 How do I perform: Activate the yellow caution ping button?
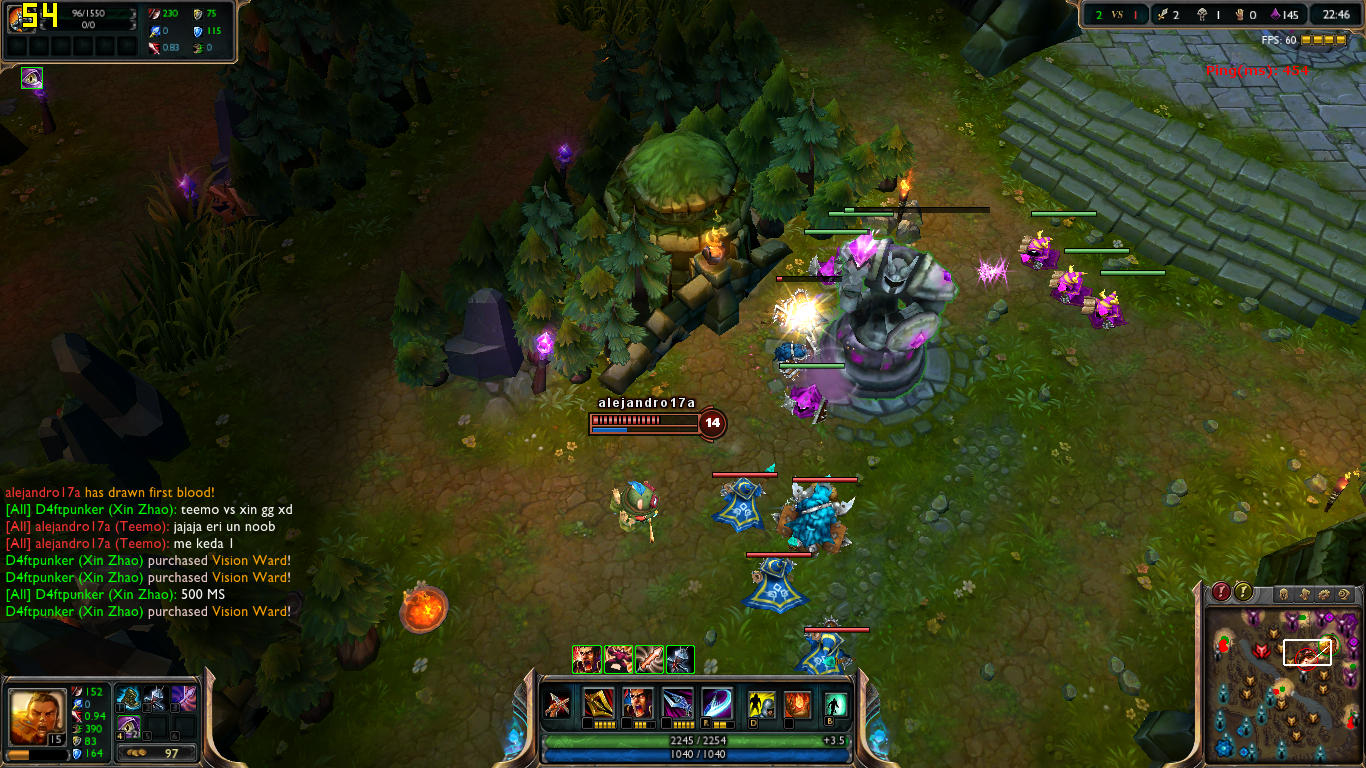[1243, 592]
